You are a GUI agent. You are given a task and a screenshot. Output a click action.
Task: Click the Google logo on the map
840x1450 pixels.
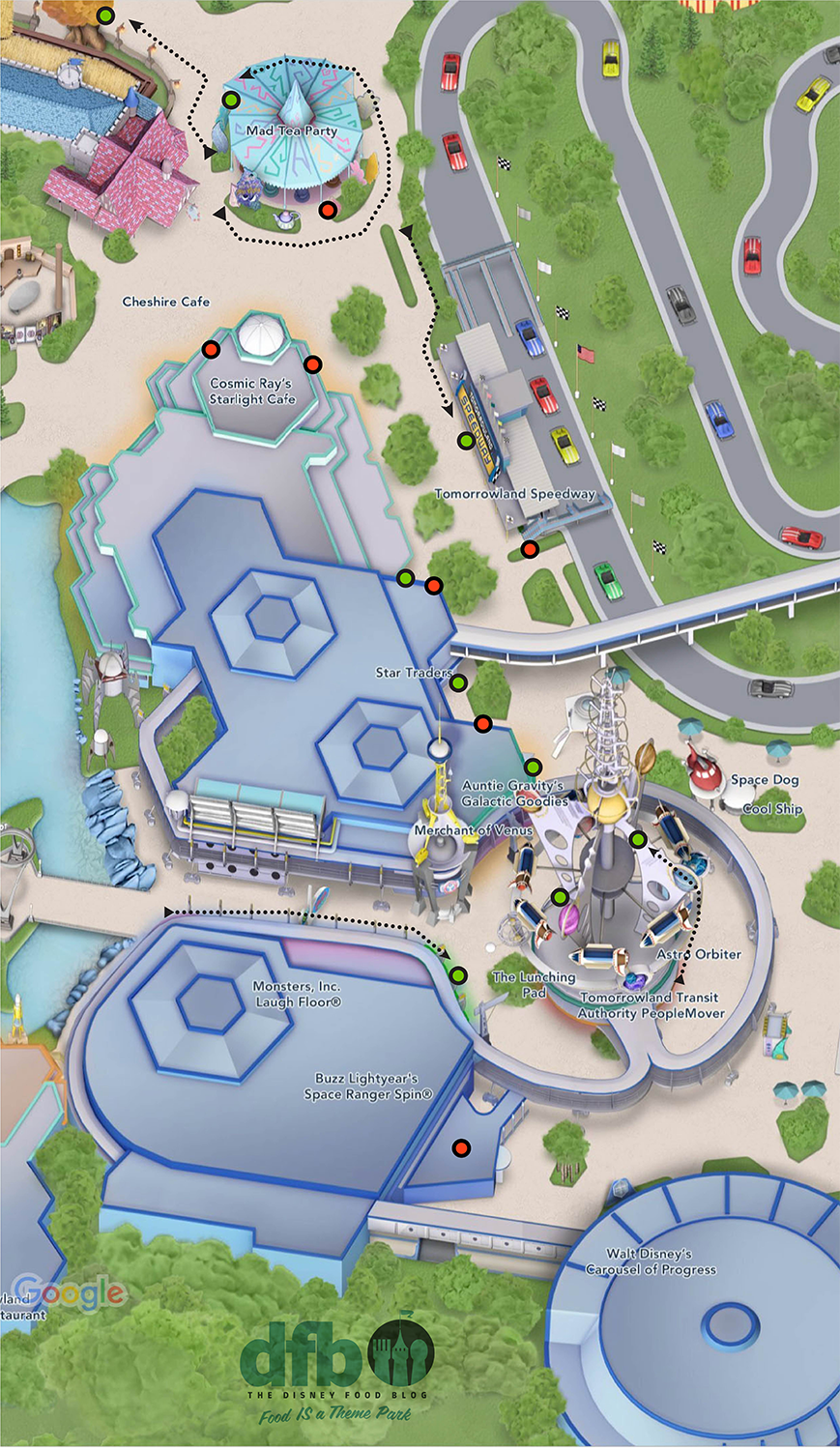(70, 1291)
